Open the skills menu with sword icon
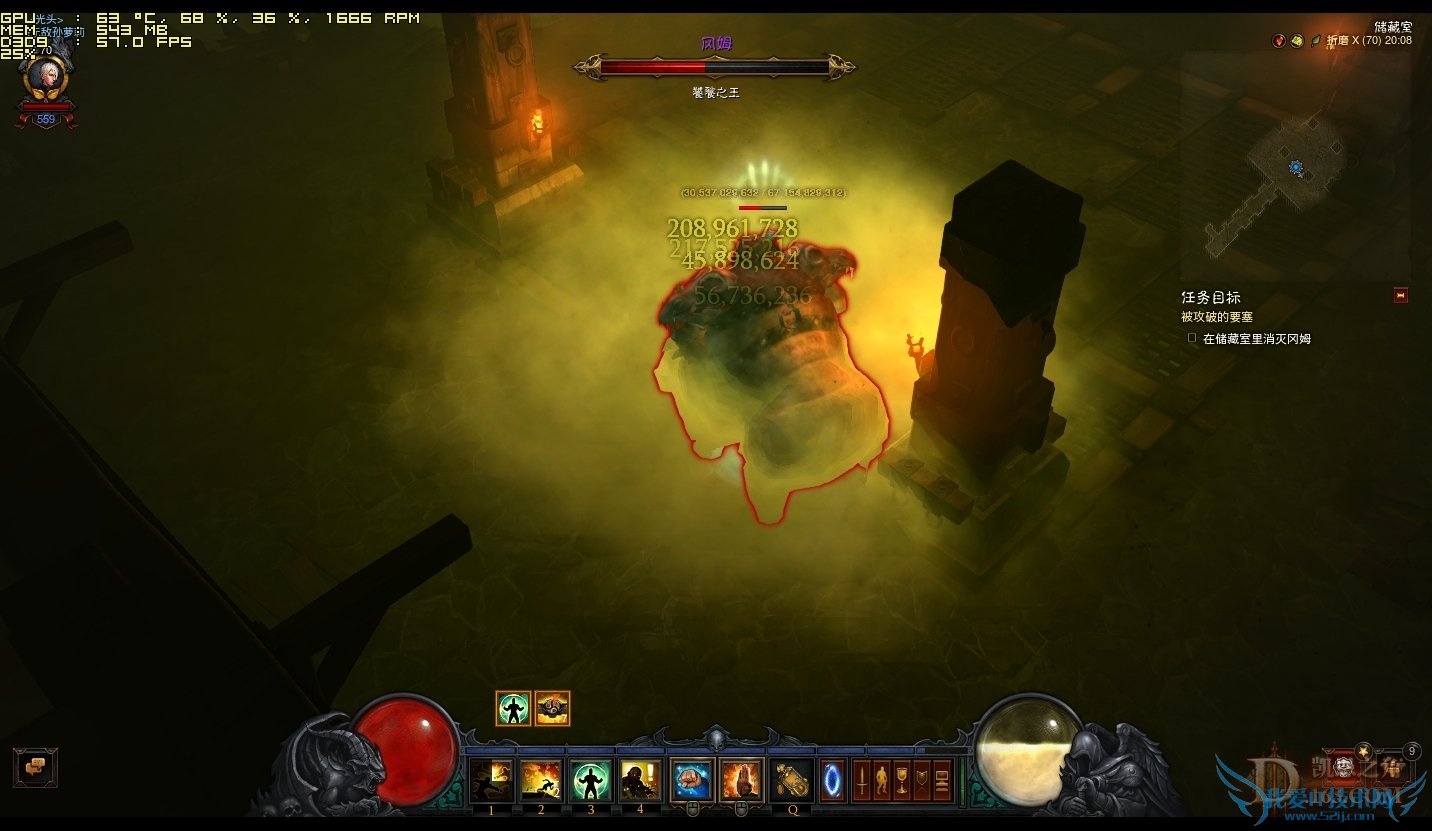 (861, 780)
